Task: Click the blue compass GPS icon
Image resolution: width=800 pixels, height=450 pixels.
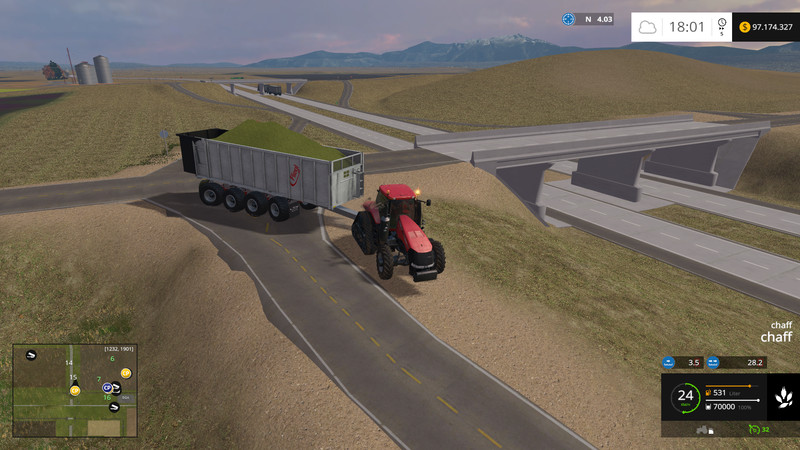Action: tap(569, 19)
